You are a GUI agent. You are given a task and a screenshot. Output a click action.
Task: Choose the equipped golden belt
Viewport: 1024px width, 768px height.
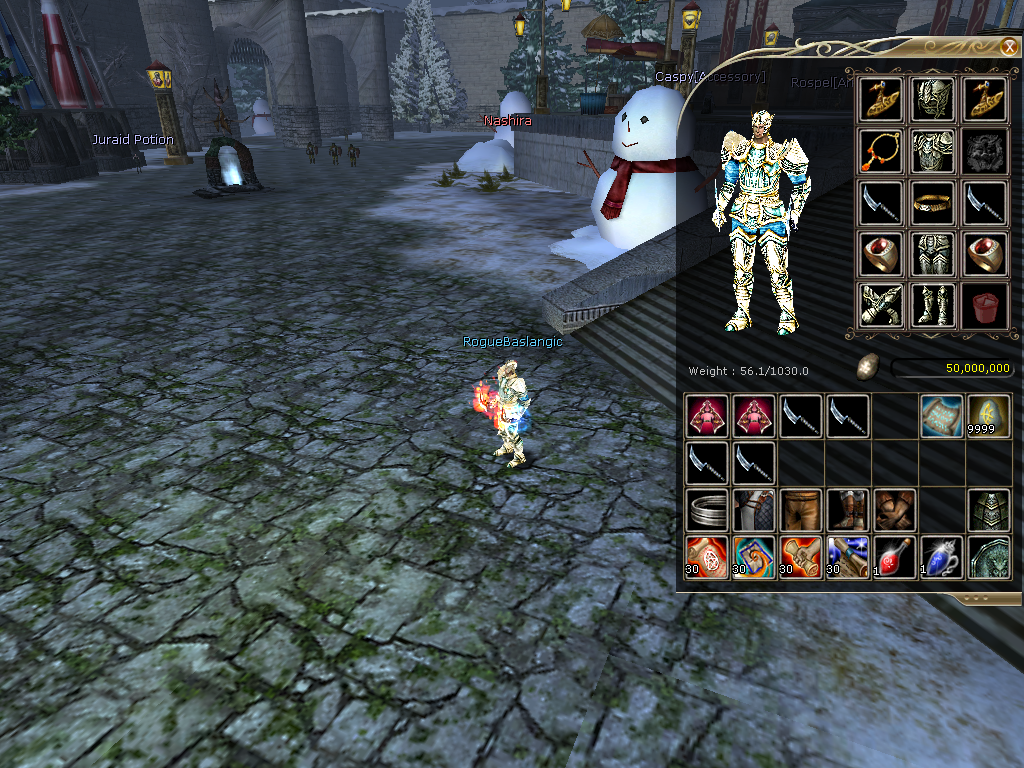[935, 202]
